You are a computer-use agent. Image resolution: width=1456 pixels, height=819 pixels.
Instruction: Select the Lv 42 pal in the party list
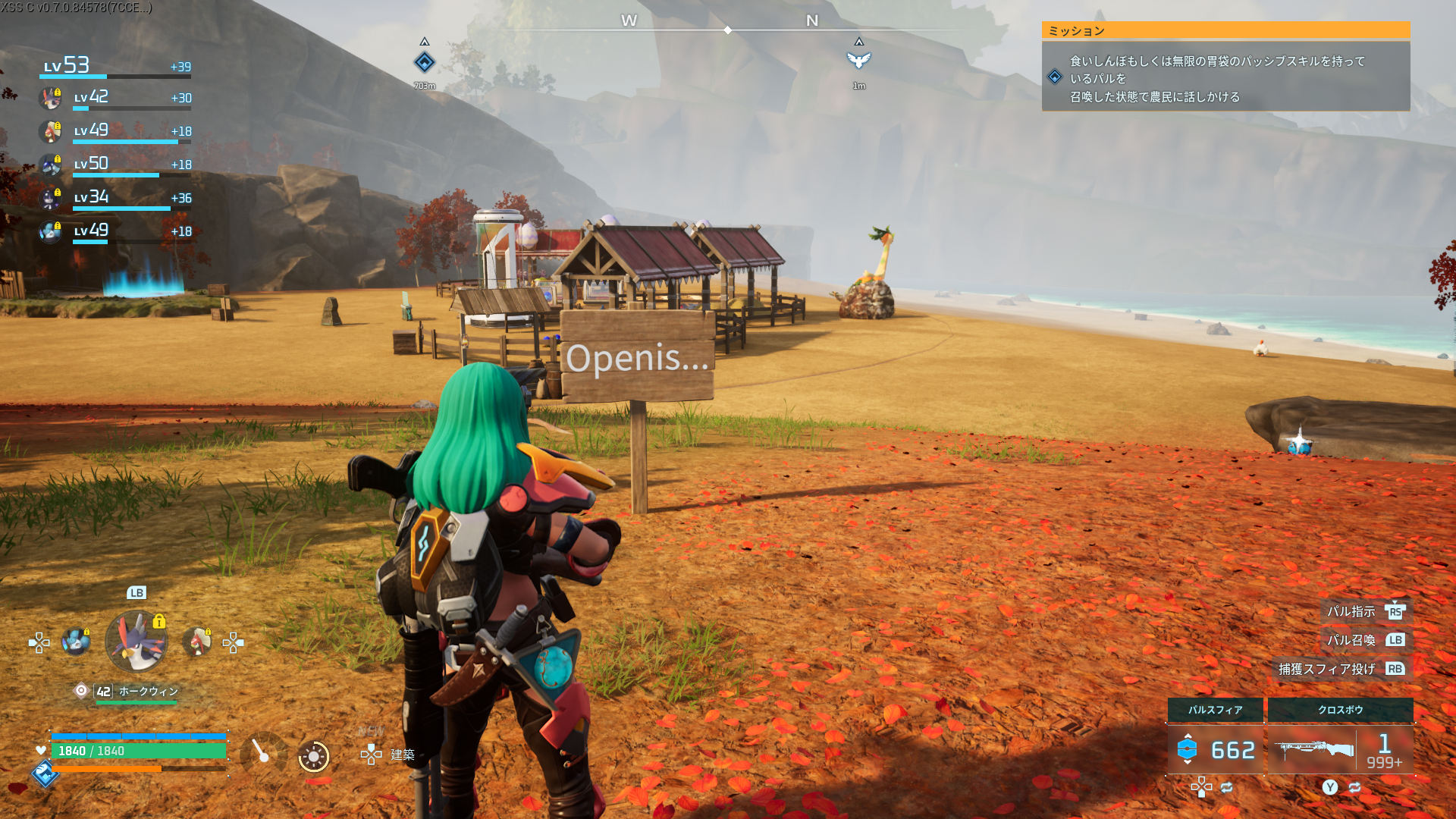pos(51,99)
